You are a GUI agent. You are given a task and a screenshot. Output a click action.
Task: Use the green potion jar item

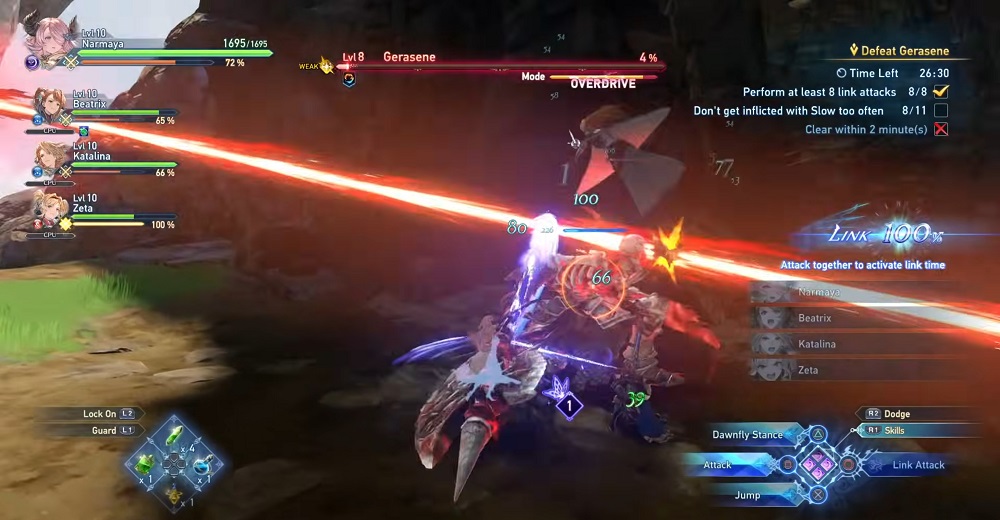pyautogui.click(x=146, y=464)
